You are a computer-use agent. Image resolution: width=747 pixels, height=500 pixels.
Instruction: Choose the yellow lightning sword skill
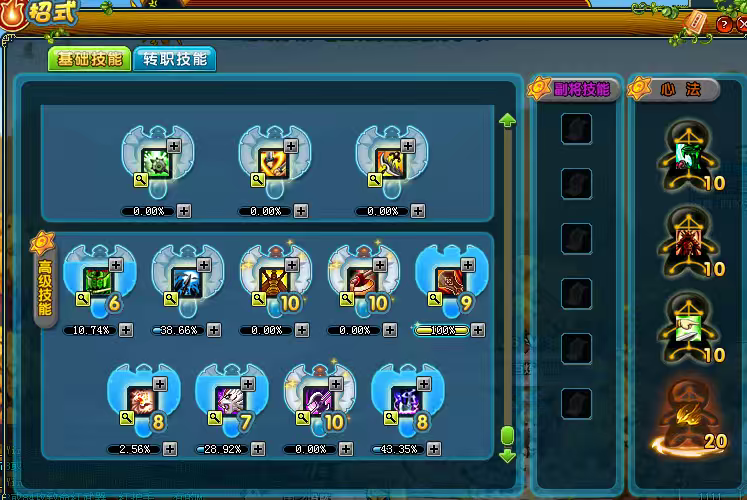click(x=273, y=162)
